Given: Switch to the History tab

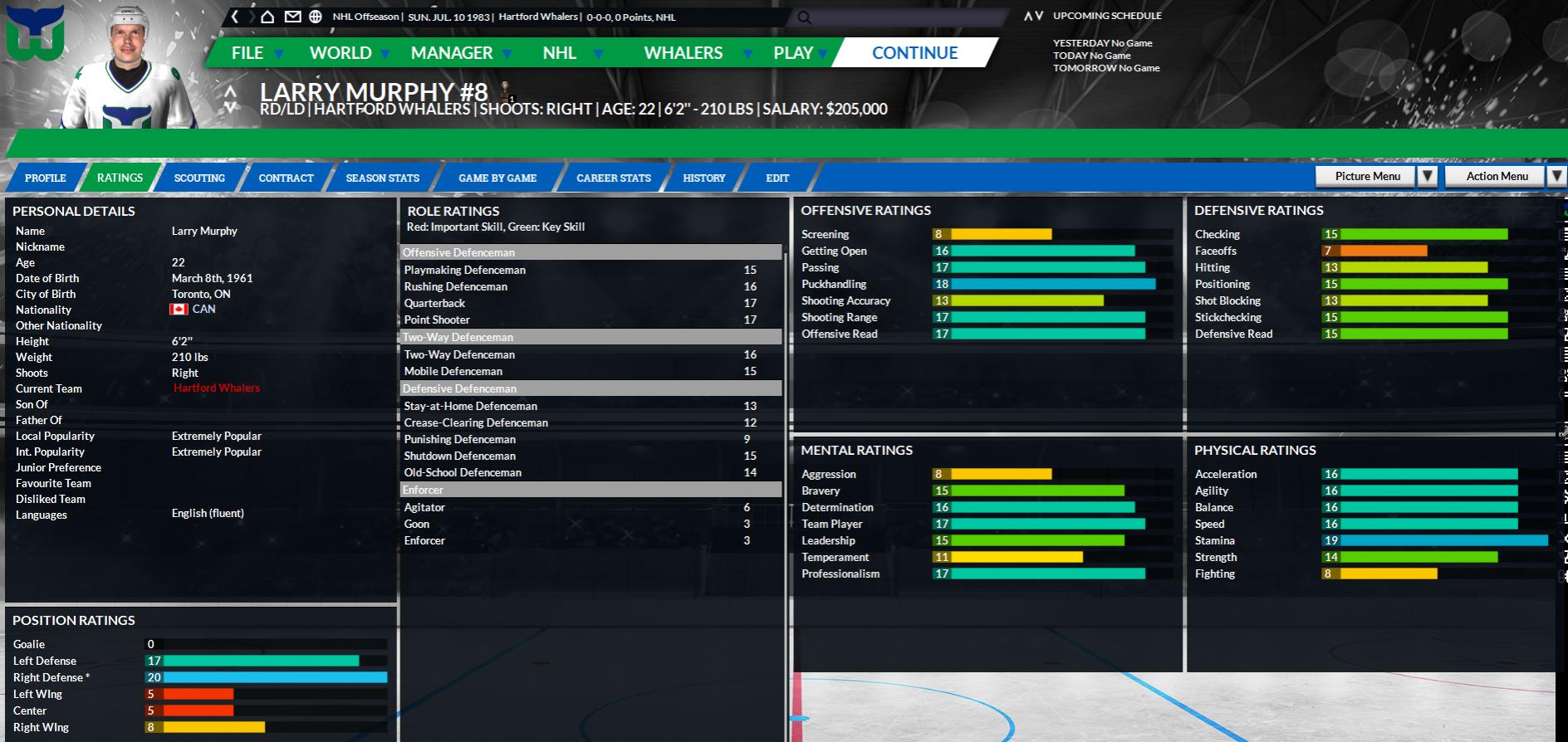Looking at the screenshot, I should pyautogui.click(x=704, y=178).
